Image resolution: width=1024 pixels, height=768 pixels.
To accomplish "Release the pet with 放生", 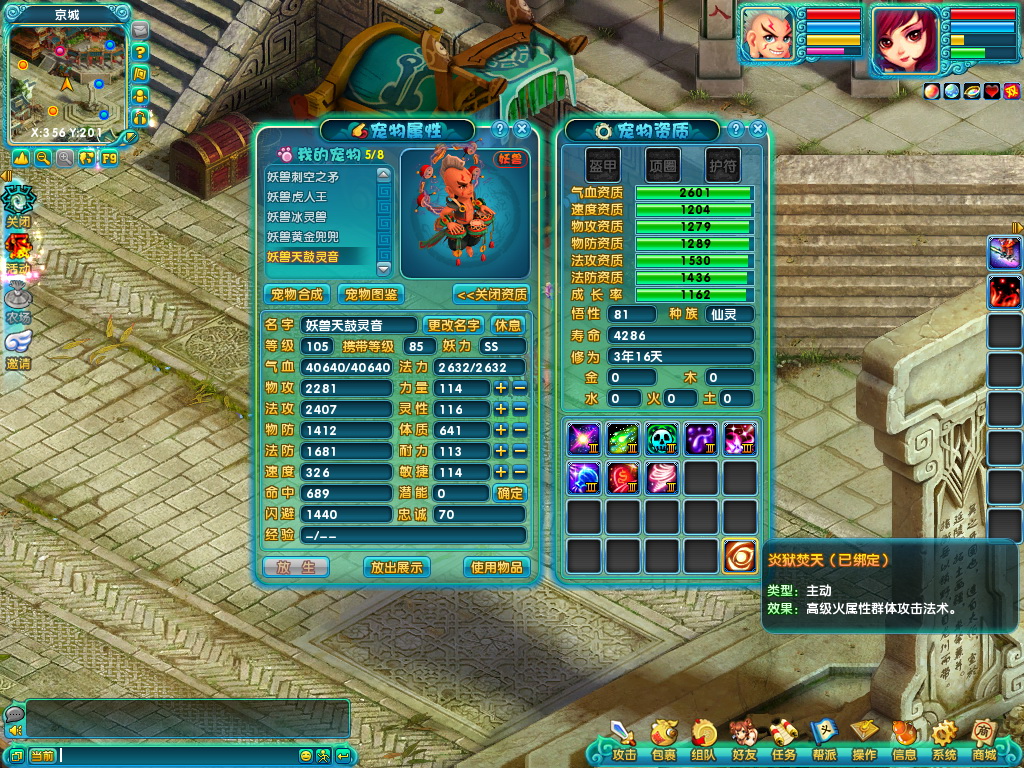I will pyautogui.click(x=296, y=567).
